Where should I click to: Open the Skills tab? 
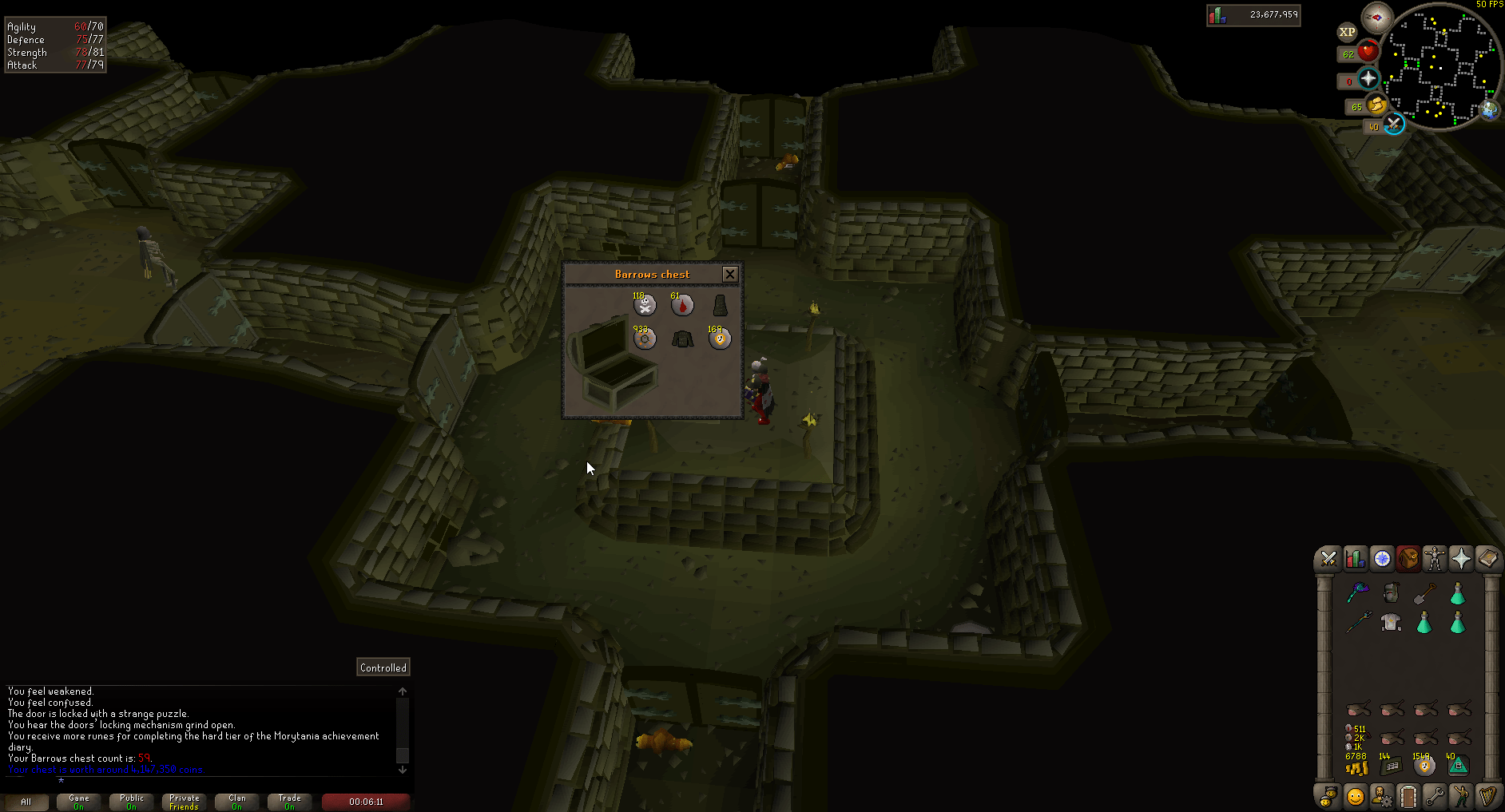pyautogui.click(x=1355, y=559)
